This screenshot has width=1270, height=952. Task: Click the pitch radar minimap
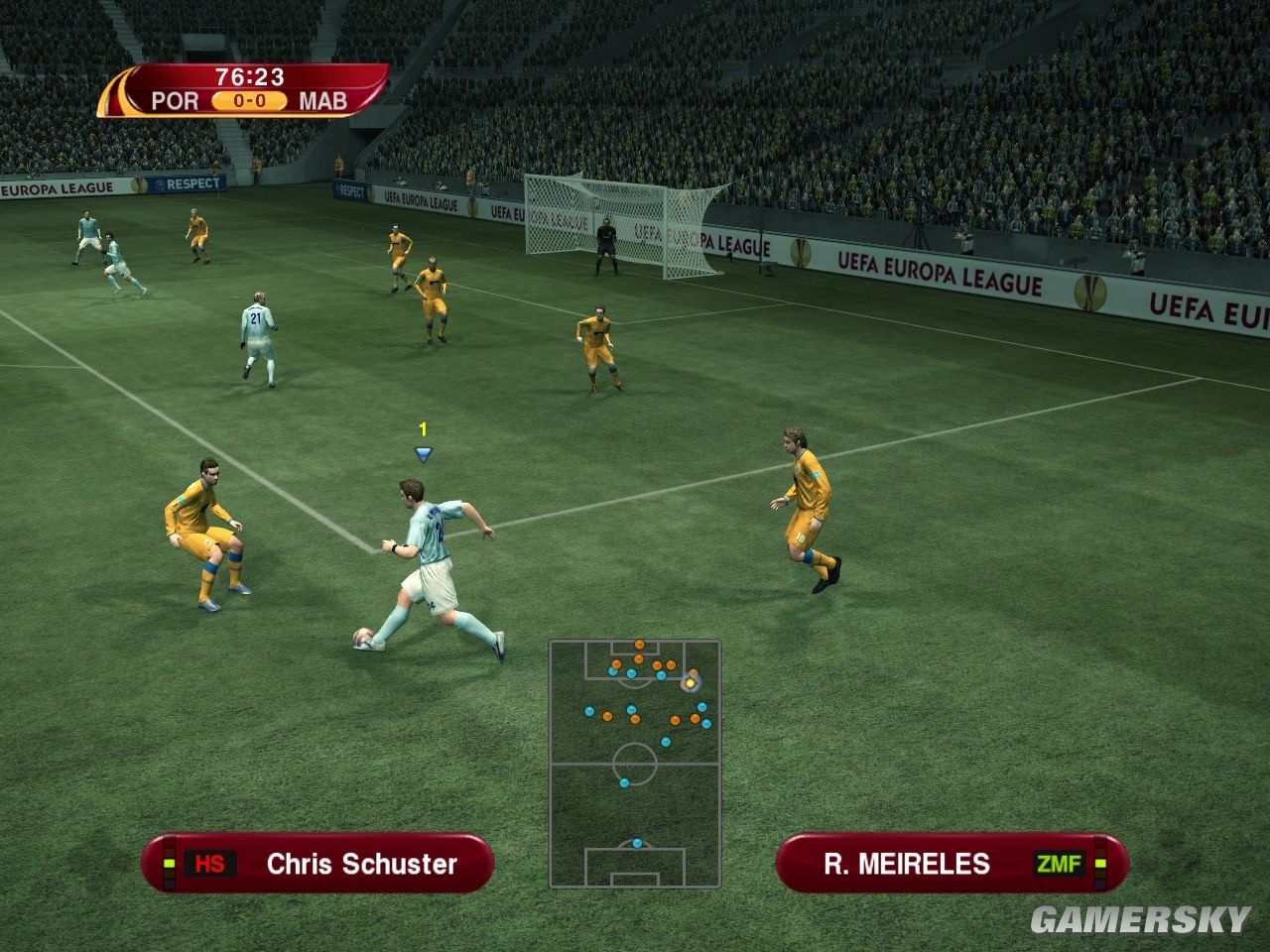(x=635, y=764)
